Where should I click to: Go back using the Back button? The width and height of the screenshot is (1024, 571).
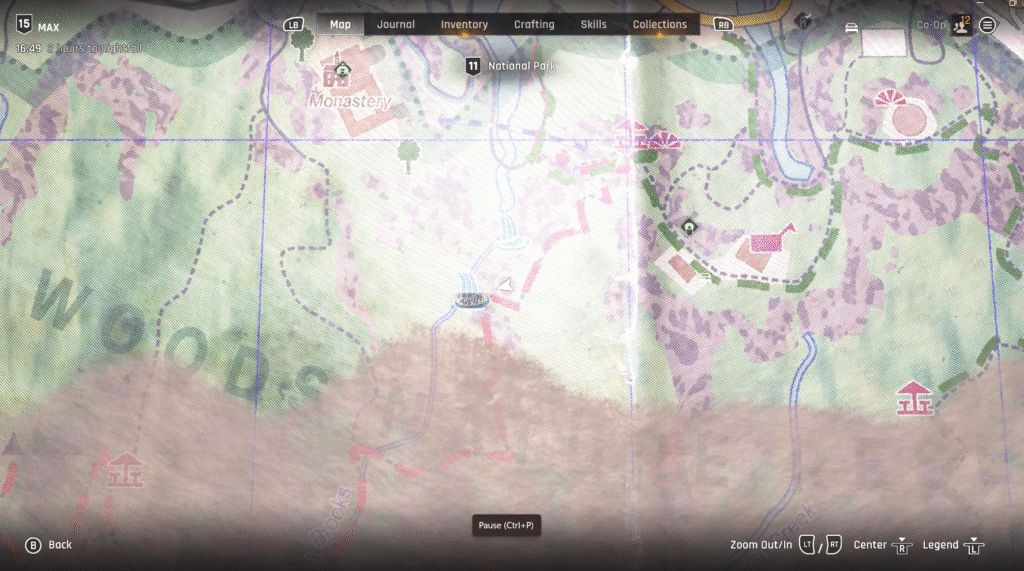click(x=48, y=545)
